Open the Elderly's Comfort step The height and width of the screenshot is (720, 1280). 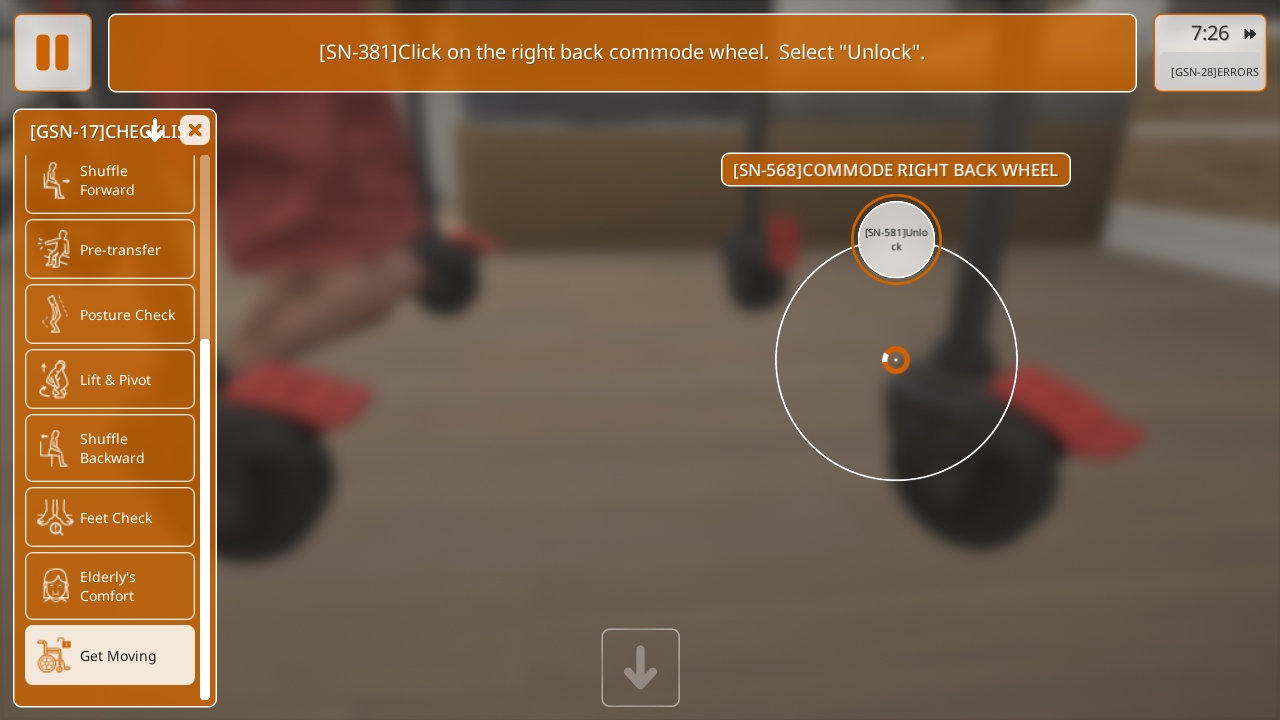[110, 586]
